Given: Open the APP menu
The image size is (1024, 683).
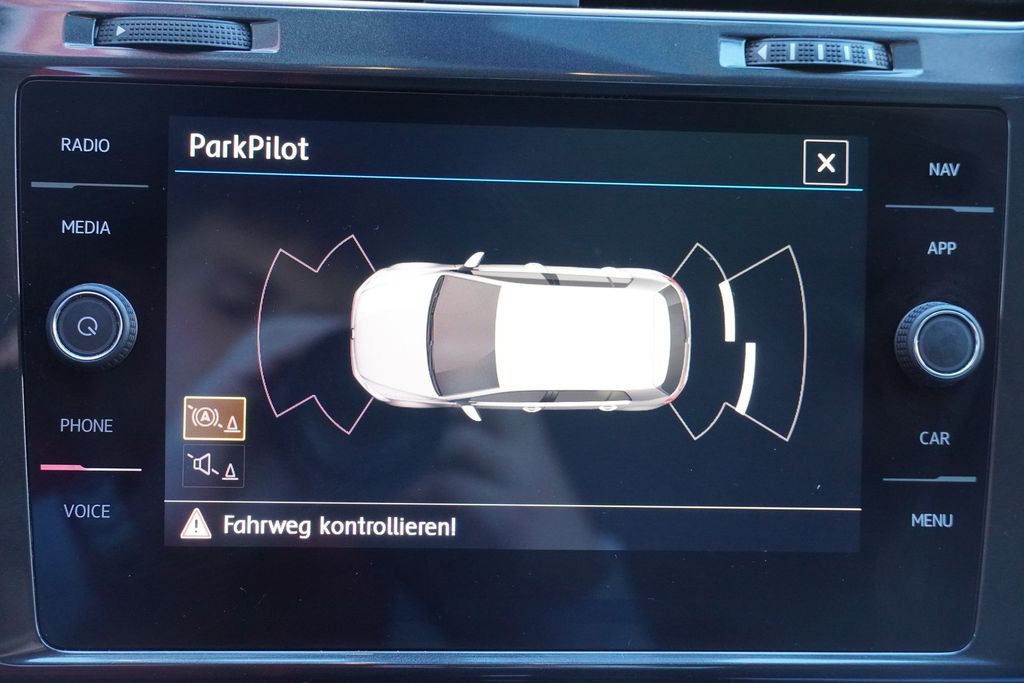Looking at the screenshot, I should (941, 249).
